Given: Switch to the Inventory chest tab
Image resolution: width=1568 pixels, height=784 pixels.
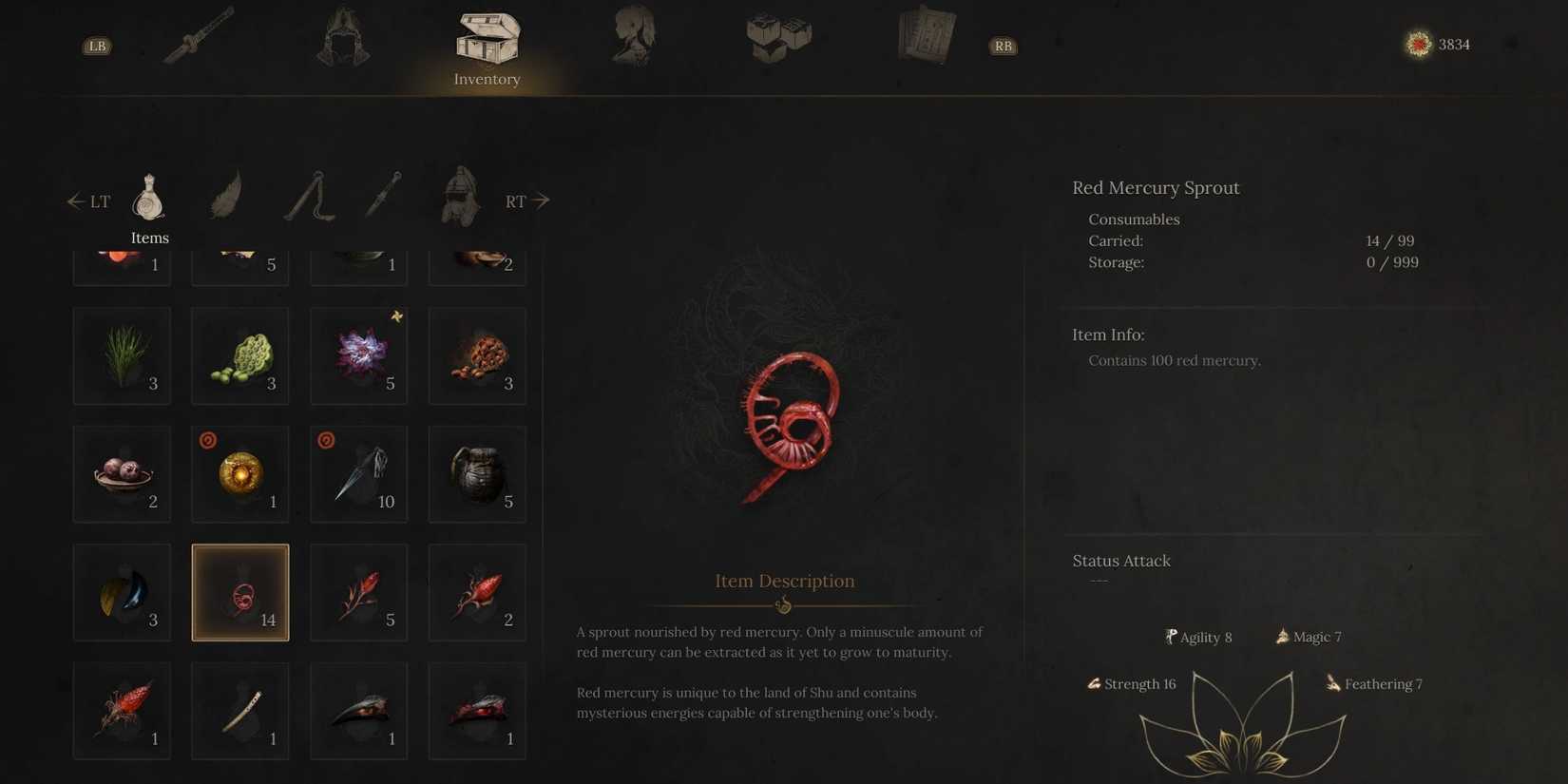Looking at the screenshot, I should pyautogui.click(x=488, y=38).
